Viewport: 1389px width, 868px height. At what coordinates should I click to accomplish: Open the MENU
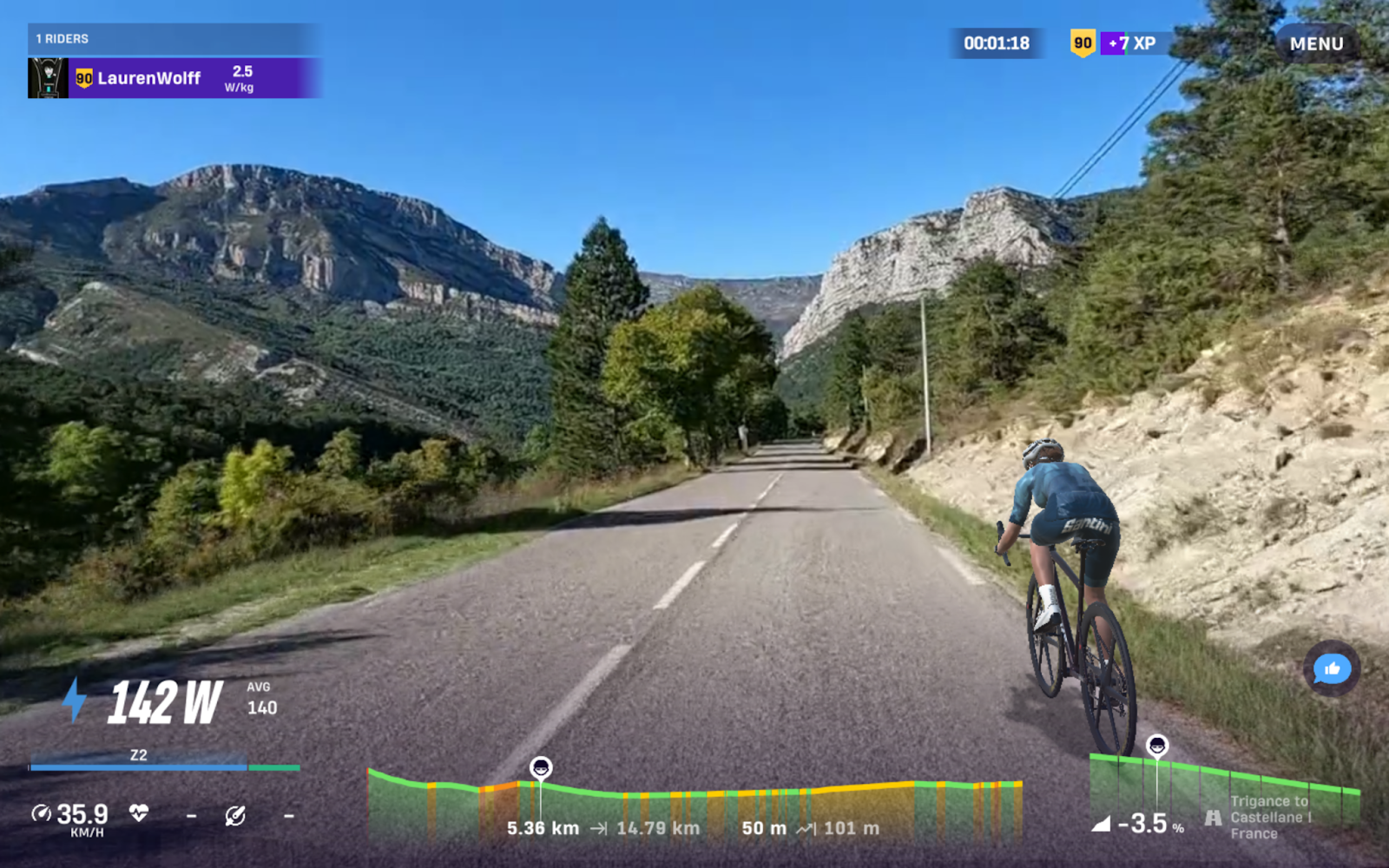pos(1316,43)
